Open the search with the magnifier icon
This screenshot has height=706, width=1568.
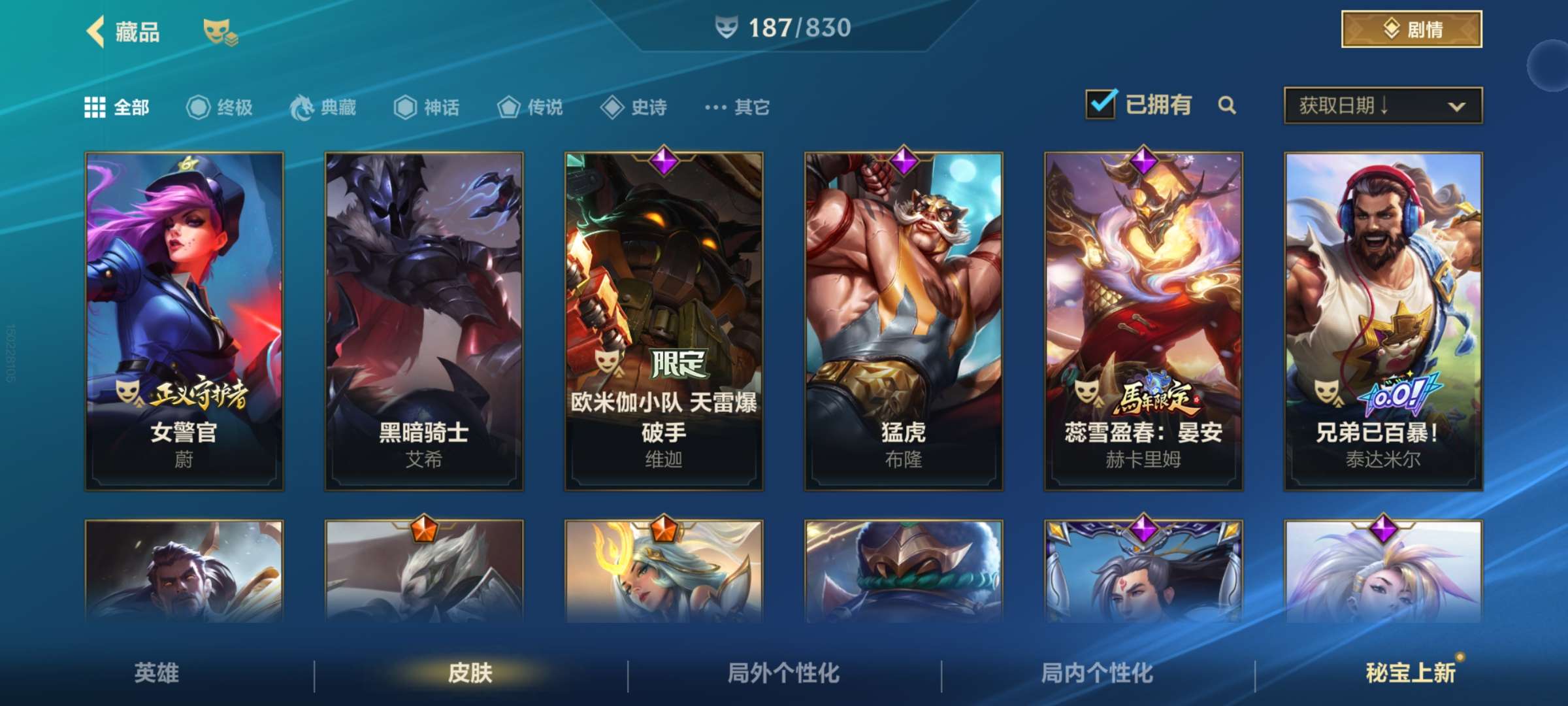[x=1228, y=106]
